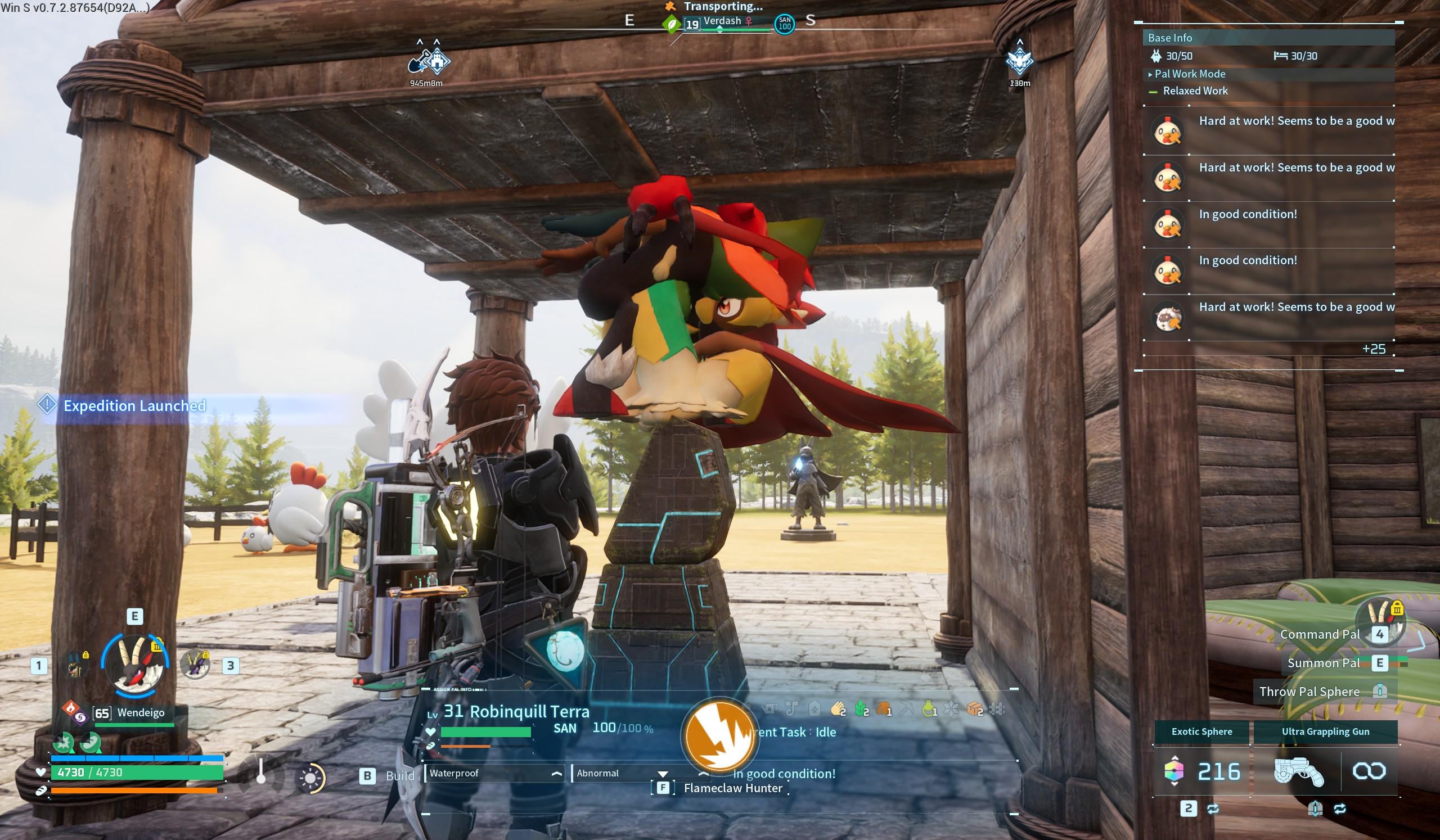Click the Command Pal label
1440x840 pixels.
pyautogui.click(x=1320, y=634)
